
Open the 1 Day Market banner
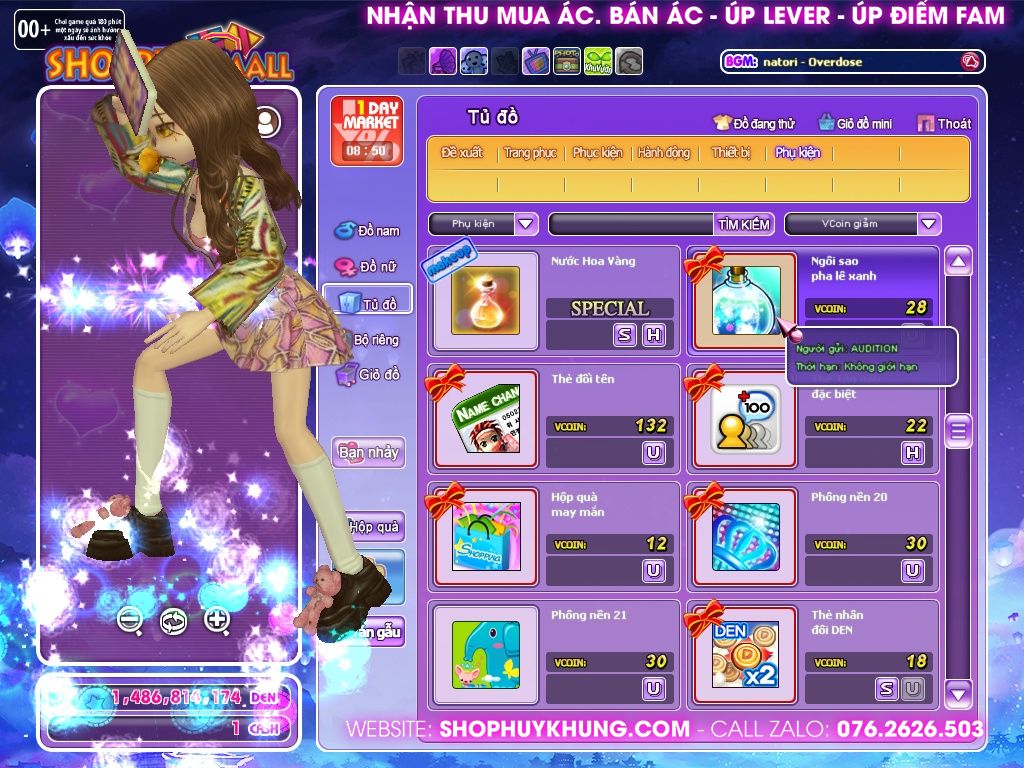pyautogui.click(x=365, y=130)
